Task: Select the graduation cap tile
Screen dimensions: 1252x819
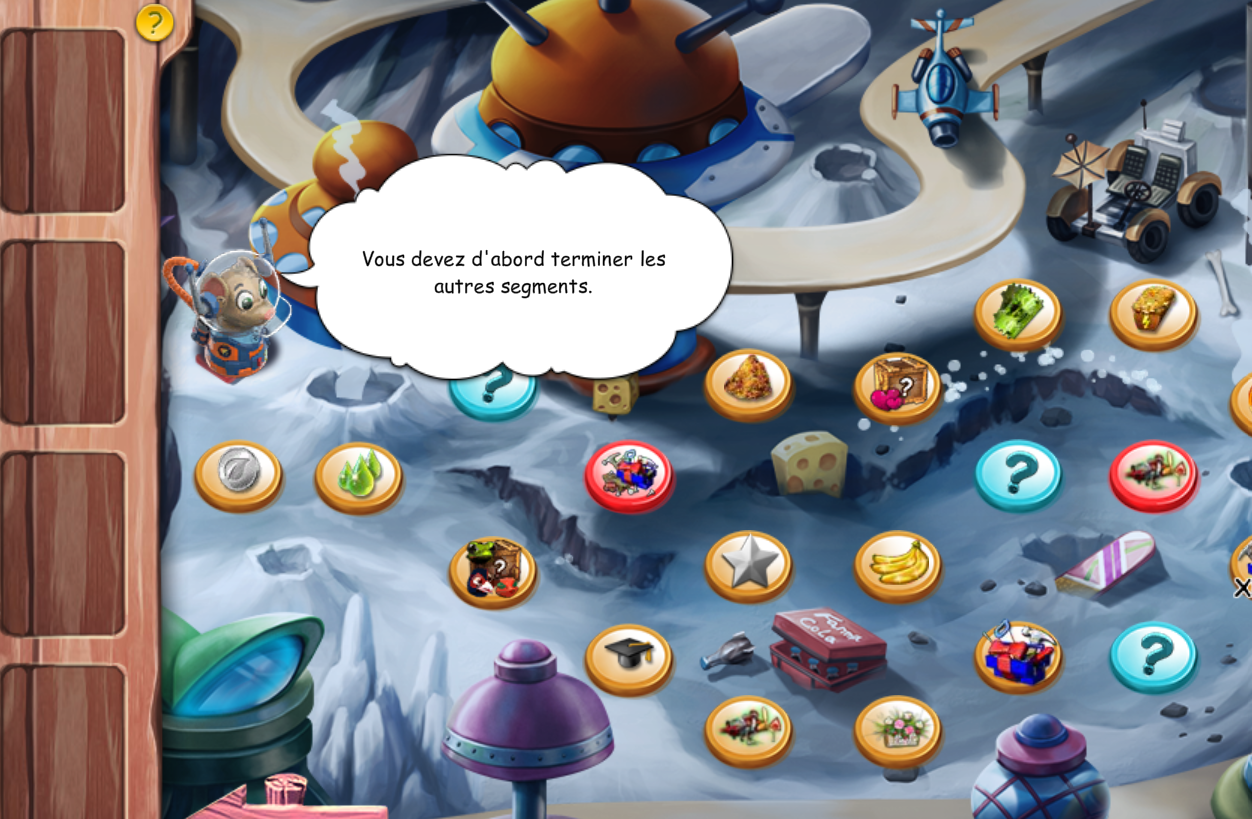Action: point(629,657)
